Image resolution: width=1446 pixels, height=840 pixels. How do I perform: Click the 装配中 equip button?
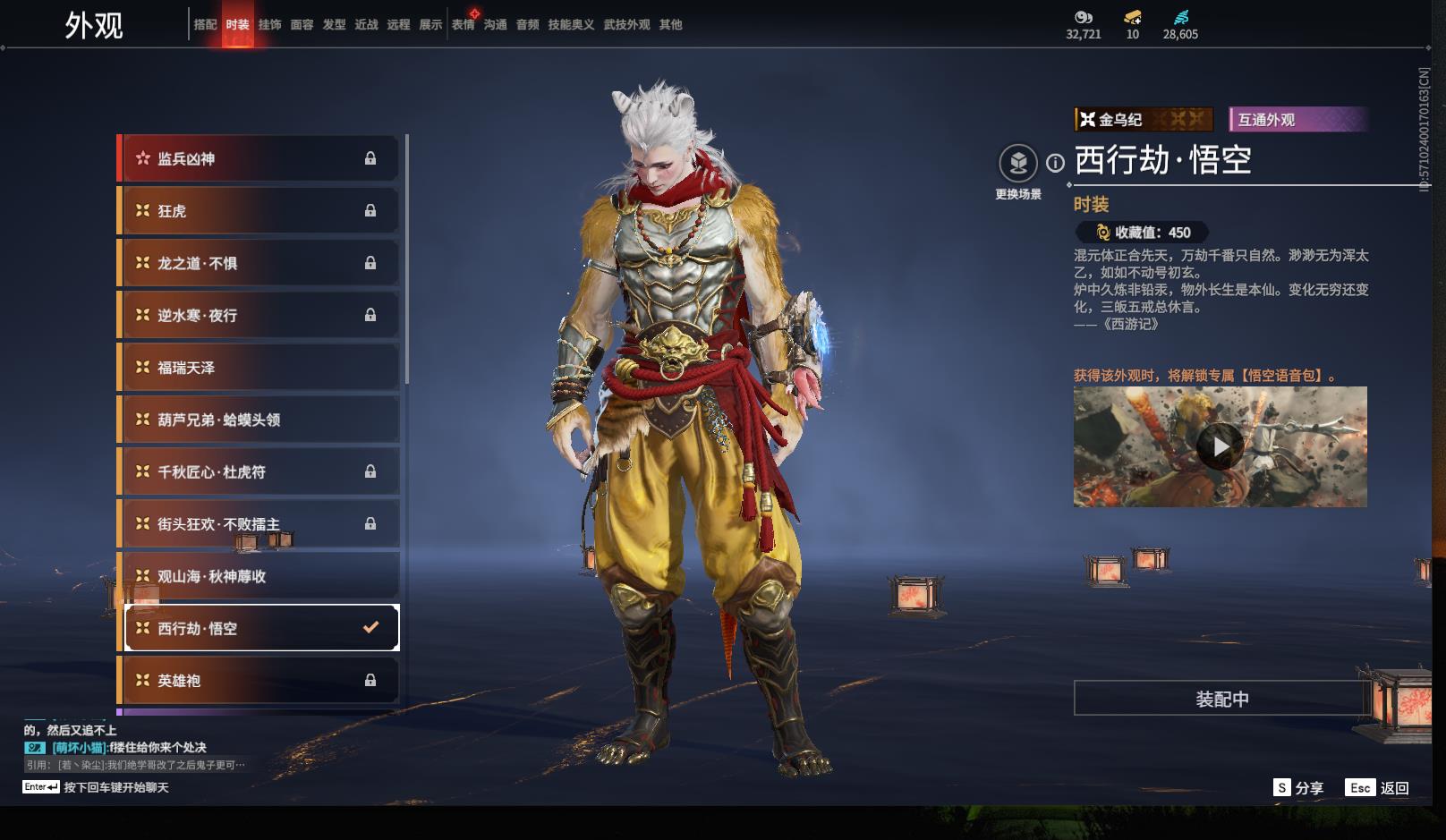(x=1221, y=699)
